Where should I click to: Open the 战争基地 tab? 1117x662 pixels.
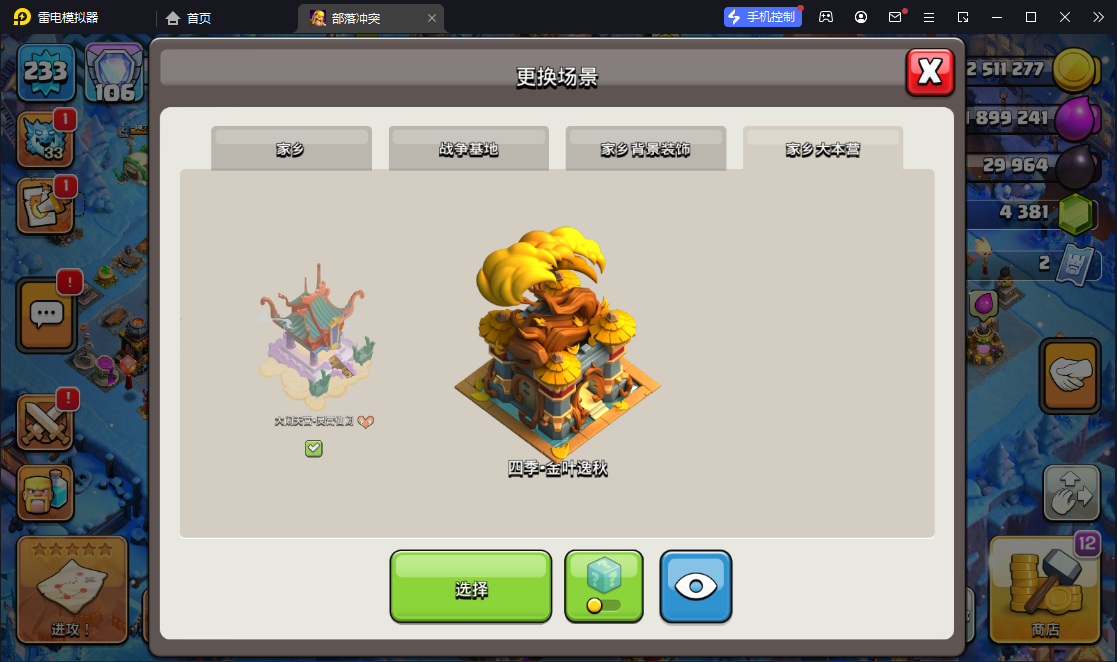coord(468,149)
